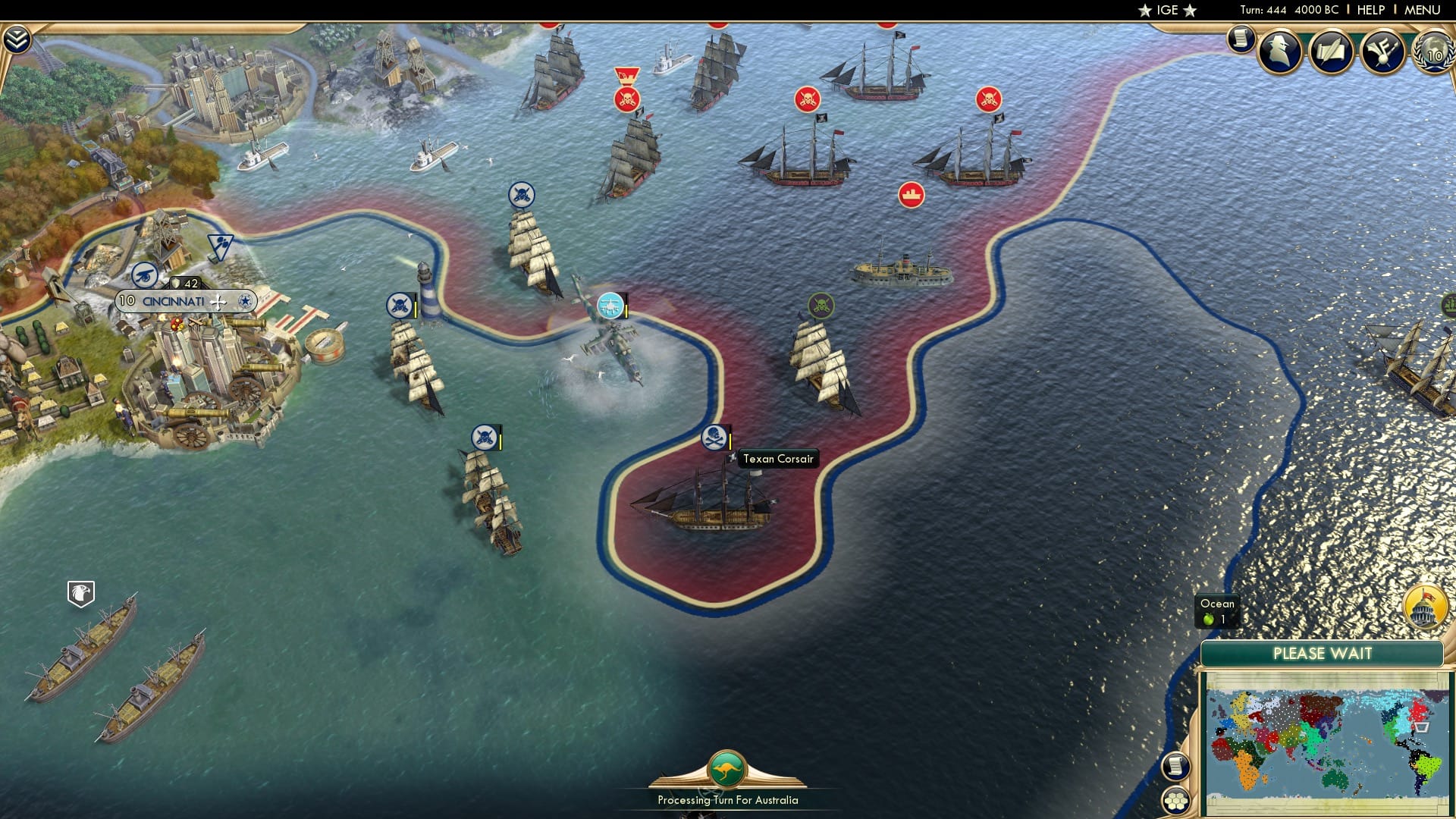Viewport: 1456px width, 819px height.
Task: Open the MENU in the top bar
Action: 1424,10
